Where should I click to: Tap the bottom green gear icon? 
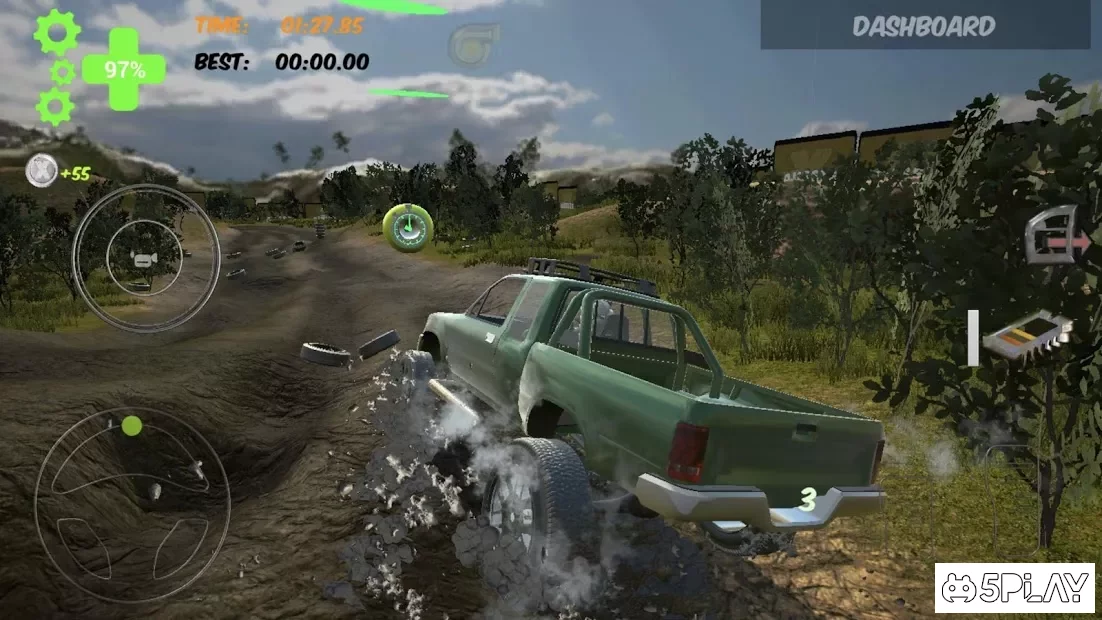[54, 105]
